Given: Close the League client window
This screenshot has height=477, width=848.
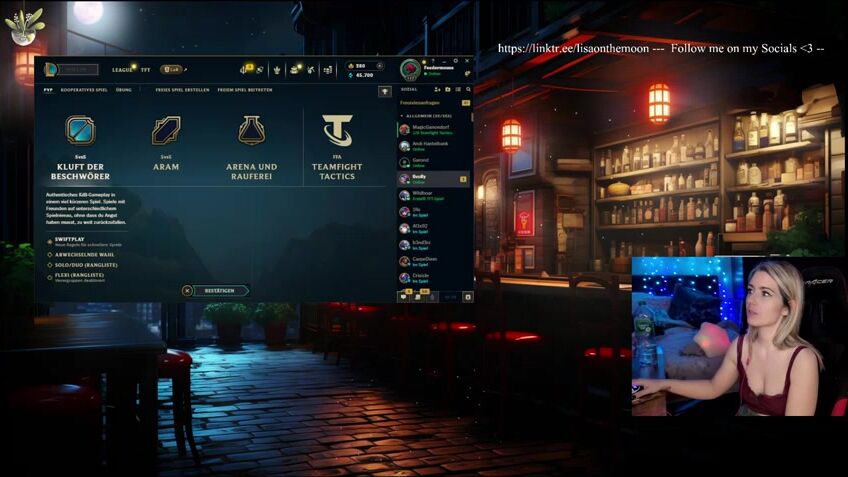Looking at the screenshot, I should (468, 60).
